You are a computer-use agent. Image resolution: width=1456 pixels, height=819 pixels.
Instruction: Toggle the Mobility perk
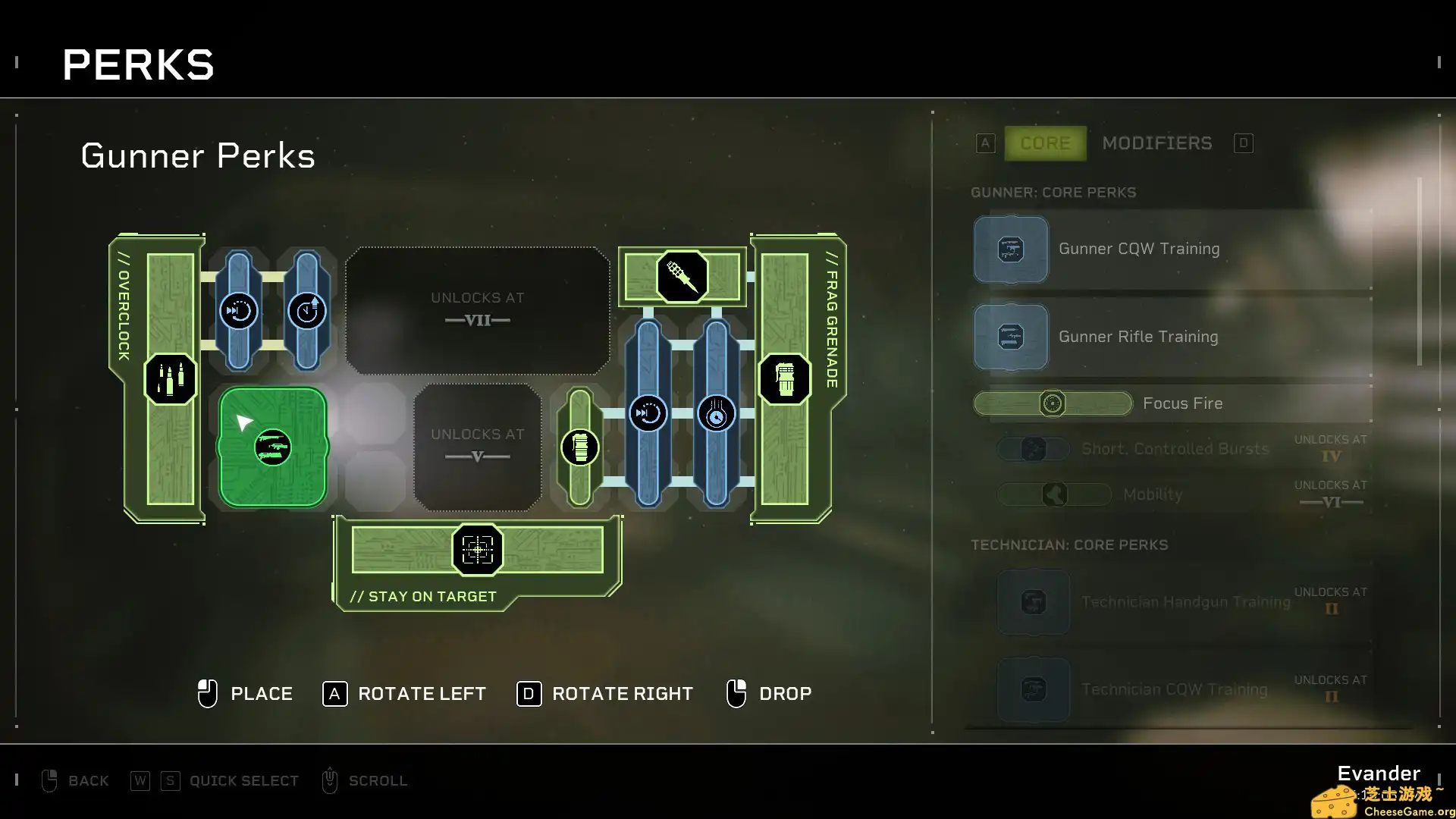pyautogui.click(x=1054, y=494)
